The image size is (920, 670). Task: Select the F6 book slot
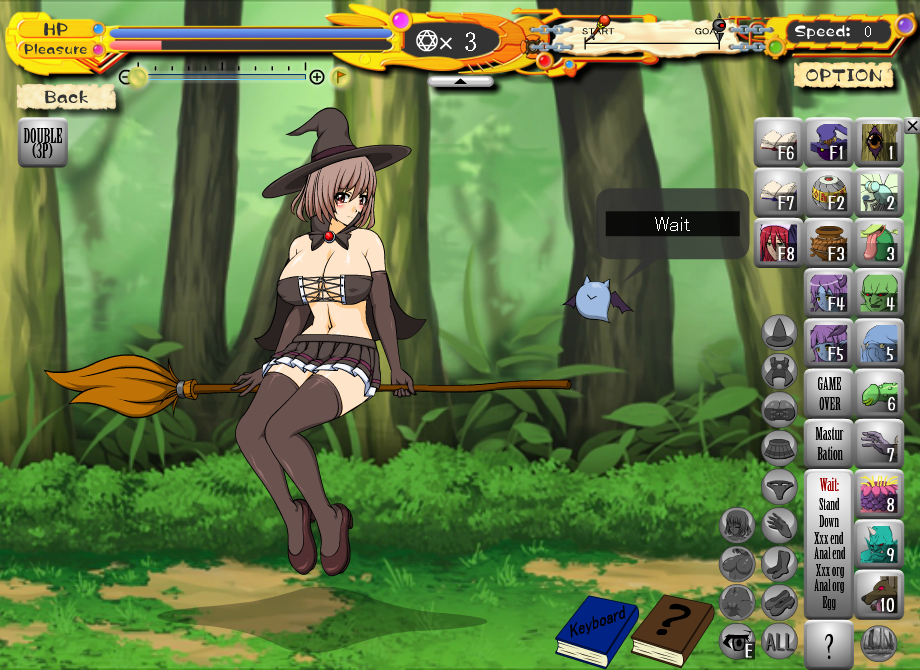coord(778,142)
